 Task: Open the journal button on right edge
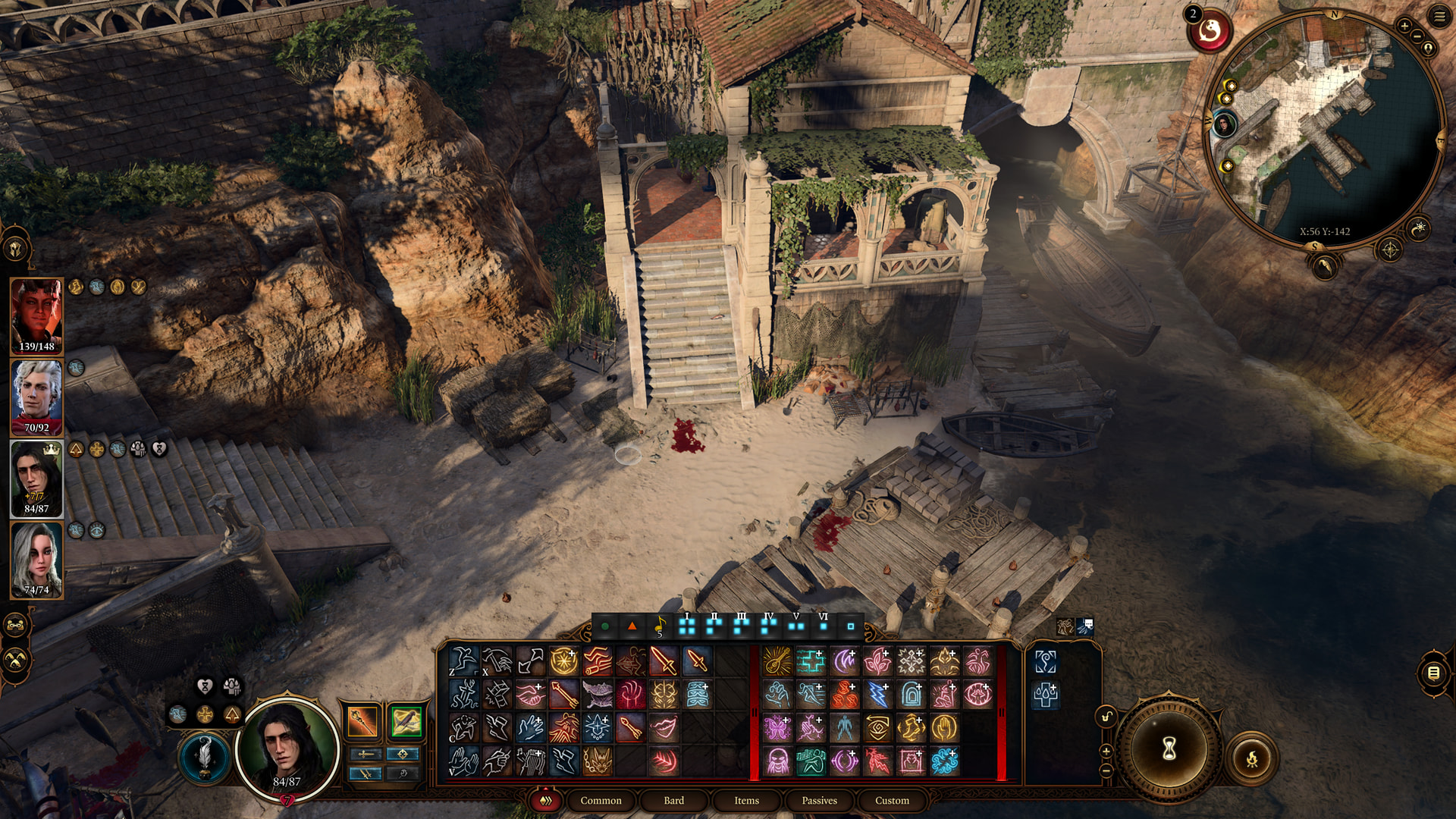click(1433, 673)
